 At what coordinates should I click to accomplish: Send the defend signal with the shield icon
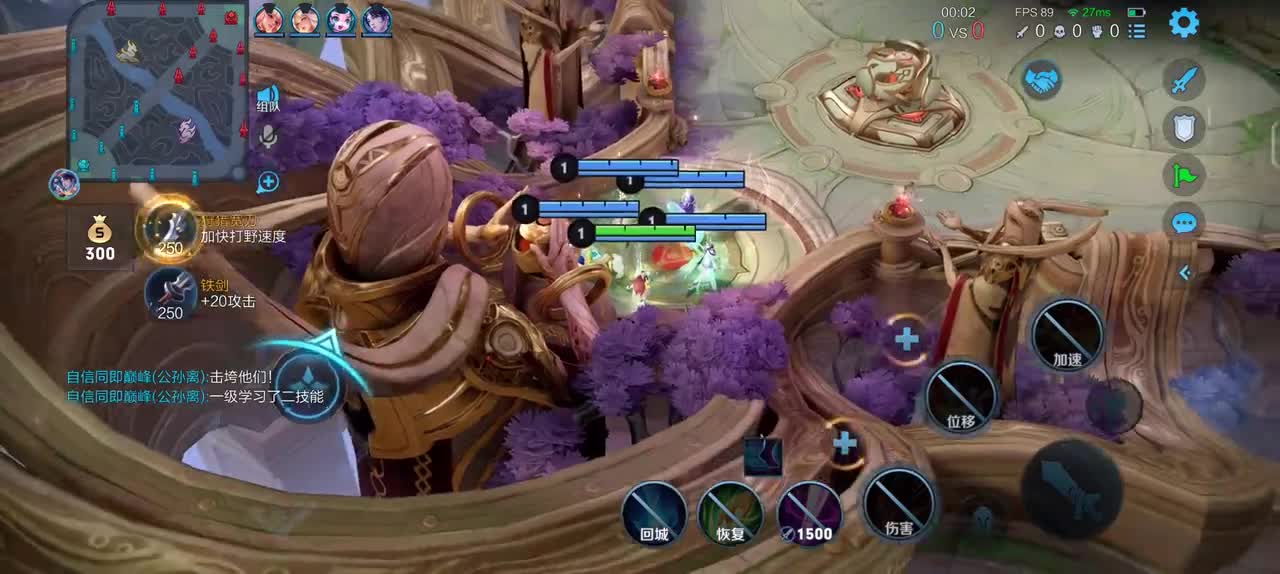coord(1184,127)
